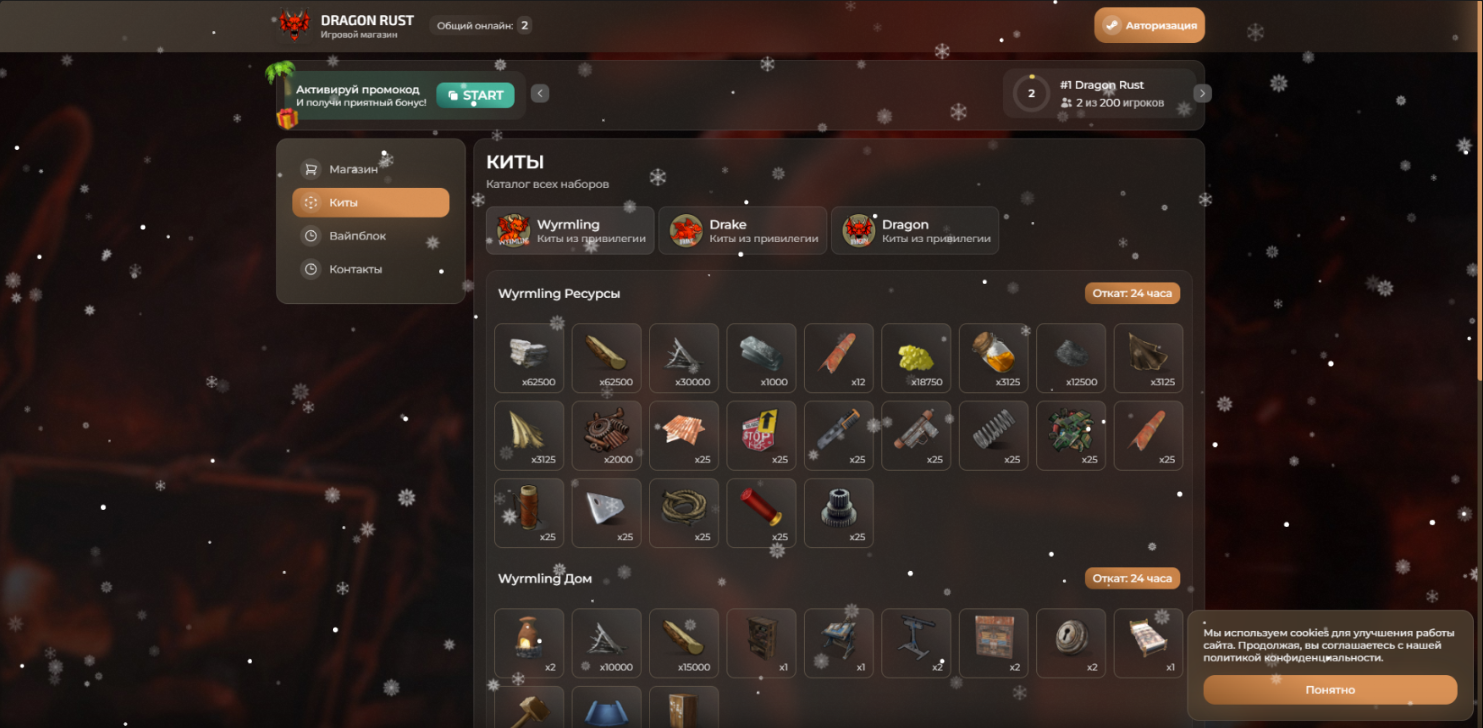The image size is (1483, 728).
Task: Pick the furnace x2 item slot
Action: click(x=529, y=643)
